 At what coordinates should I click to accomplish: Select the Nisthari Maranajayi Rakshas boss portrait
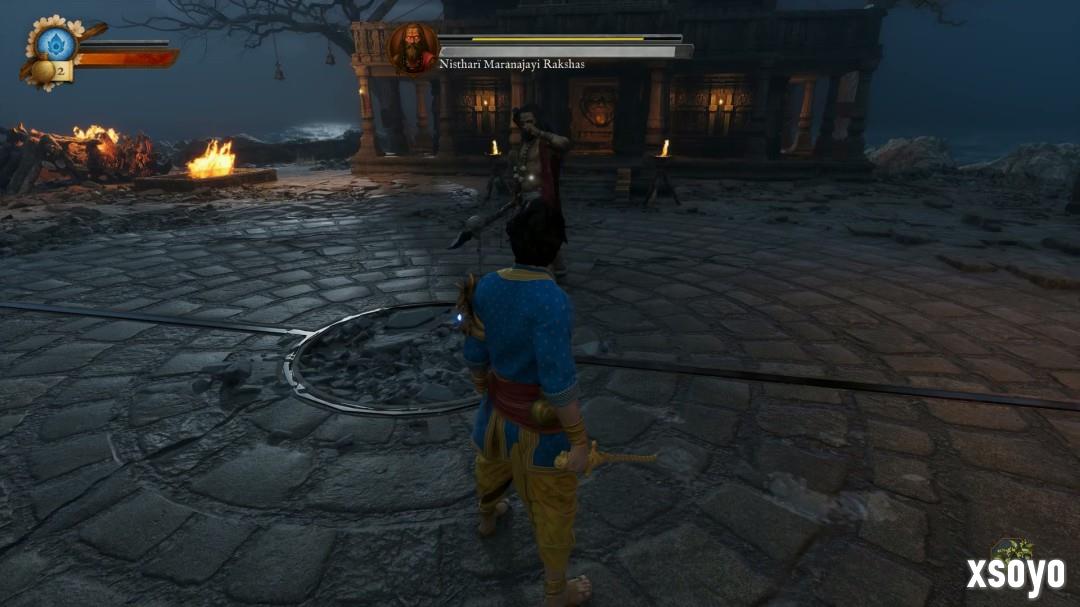click(x=412, y=47)
